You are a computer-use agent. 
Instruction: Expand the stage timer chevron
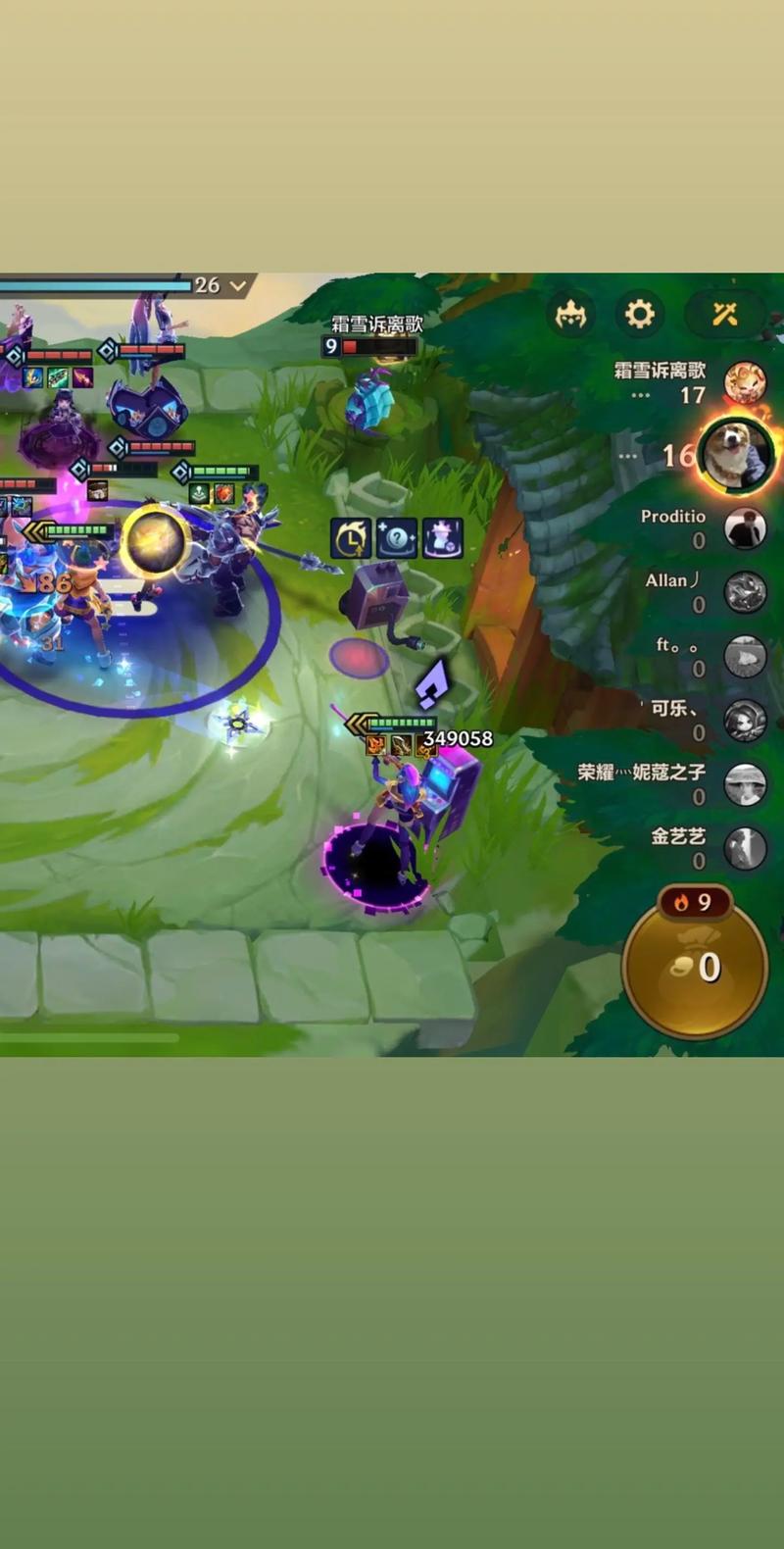(238, 285)
